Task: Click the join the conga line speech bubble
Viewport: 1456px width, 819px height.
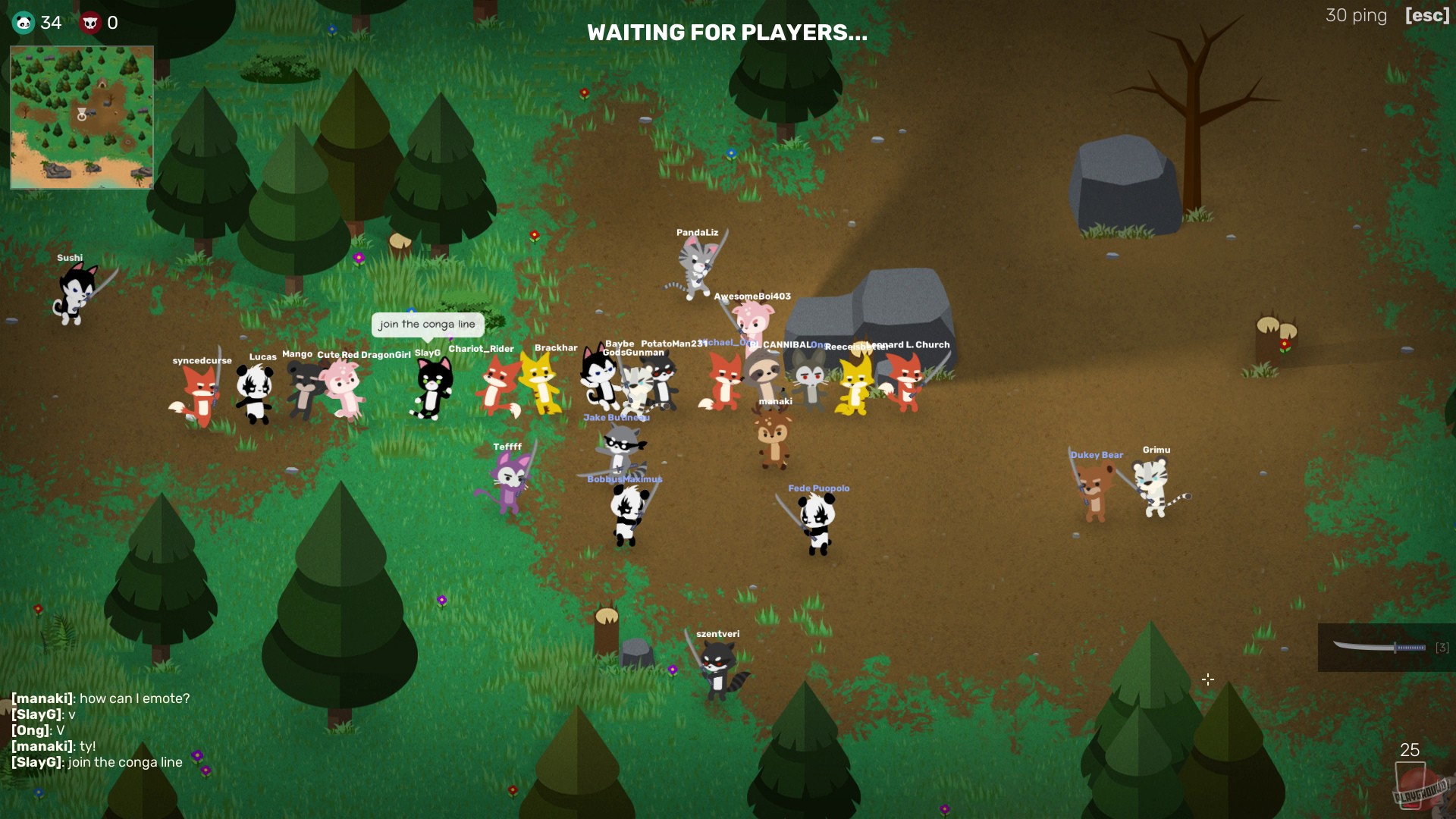Action: tap(427, 325)
